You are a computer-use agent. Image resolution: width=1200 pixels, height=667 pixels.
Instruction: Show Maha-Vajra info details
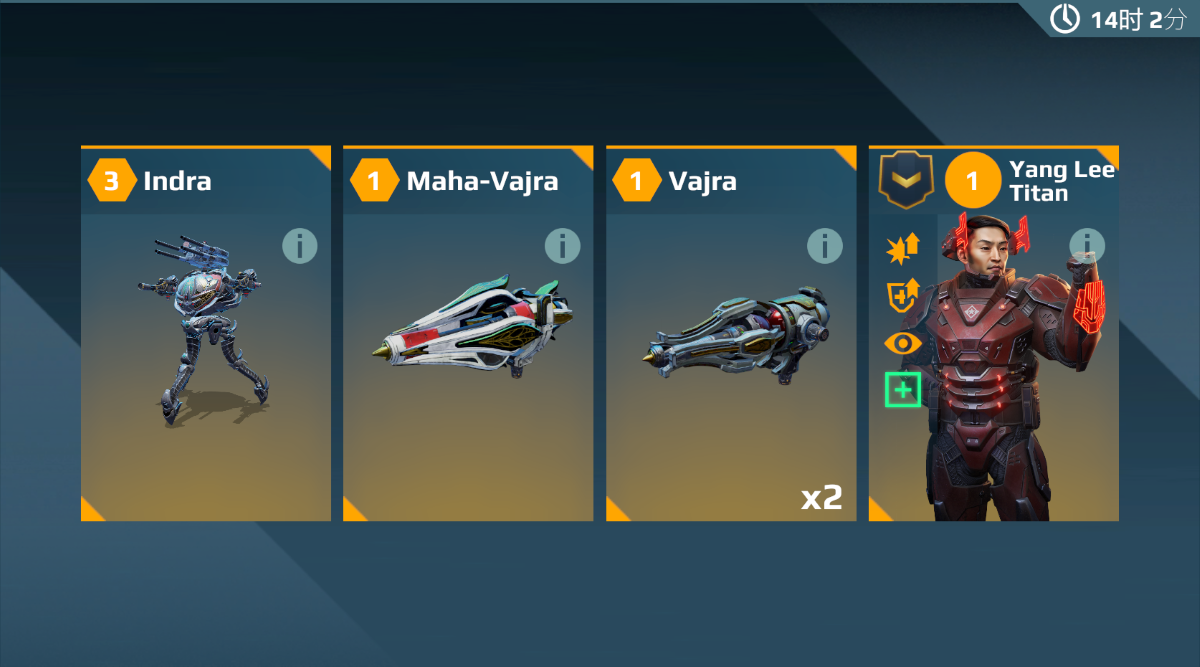coord(562,245)
